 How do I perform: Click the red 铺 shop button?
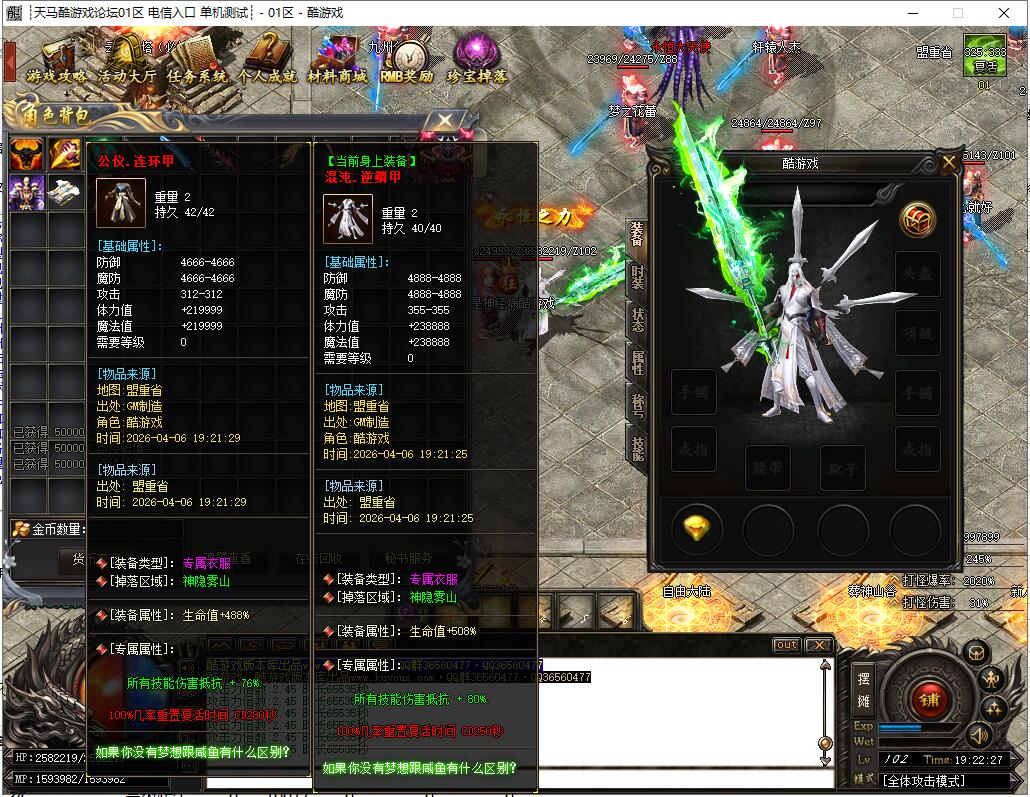[930, 699]
